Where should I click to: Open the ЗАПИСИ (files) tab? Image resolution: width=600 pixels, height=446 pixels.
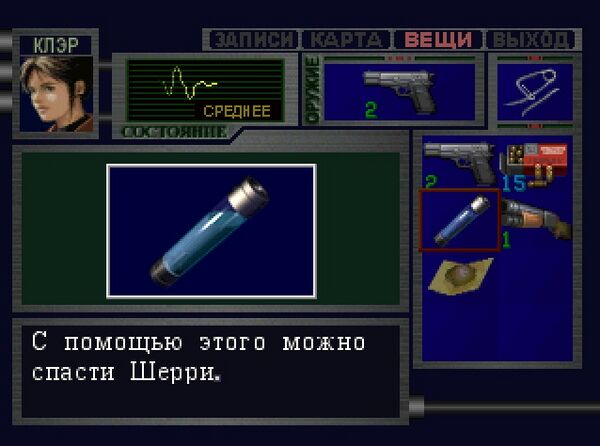pos(254,40)
